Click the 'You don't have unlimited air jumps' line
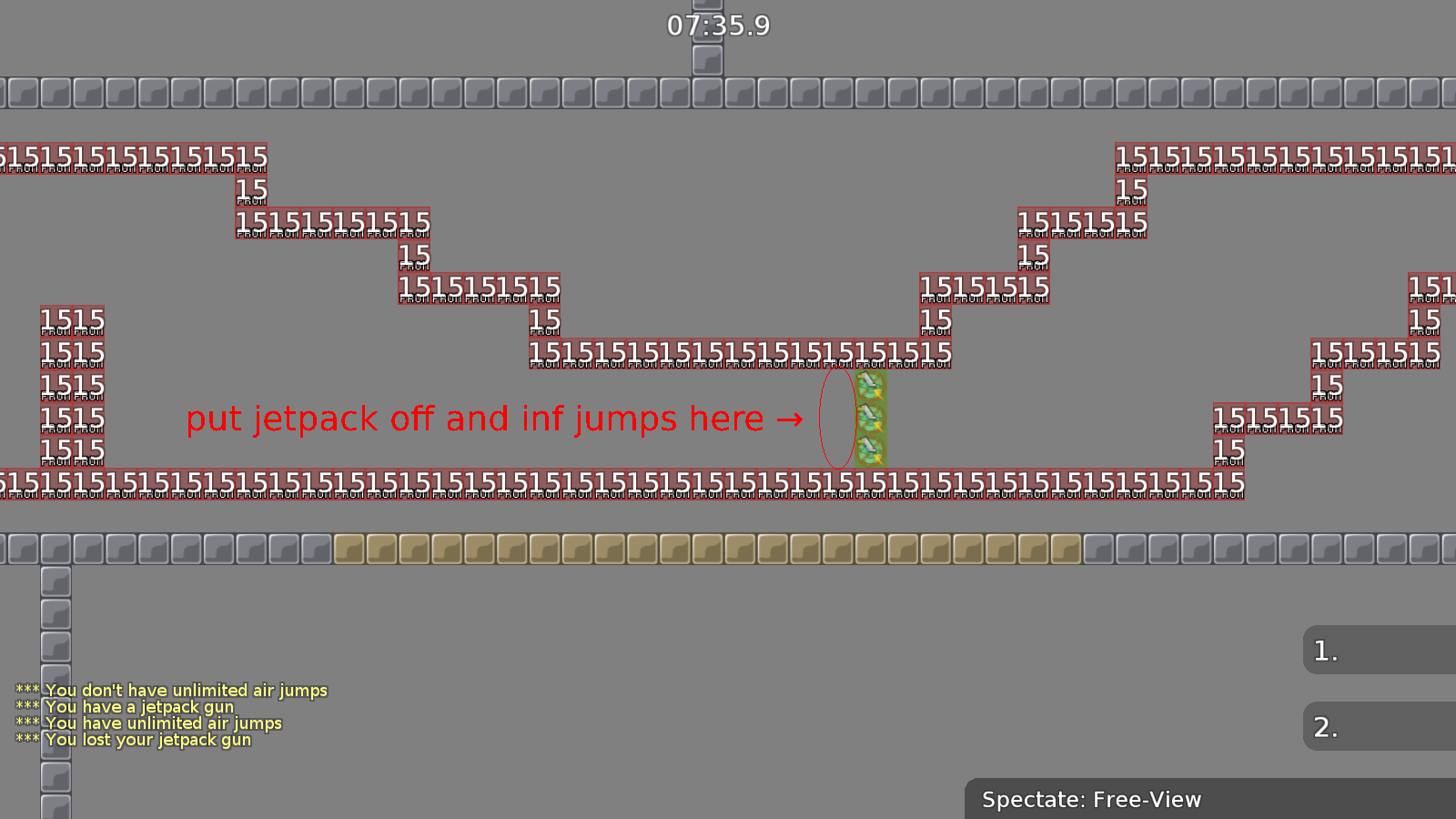This screenshot has height=819, width=1456. point(173,690)
